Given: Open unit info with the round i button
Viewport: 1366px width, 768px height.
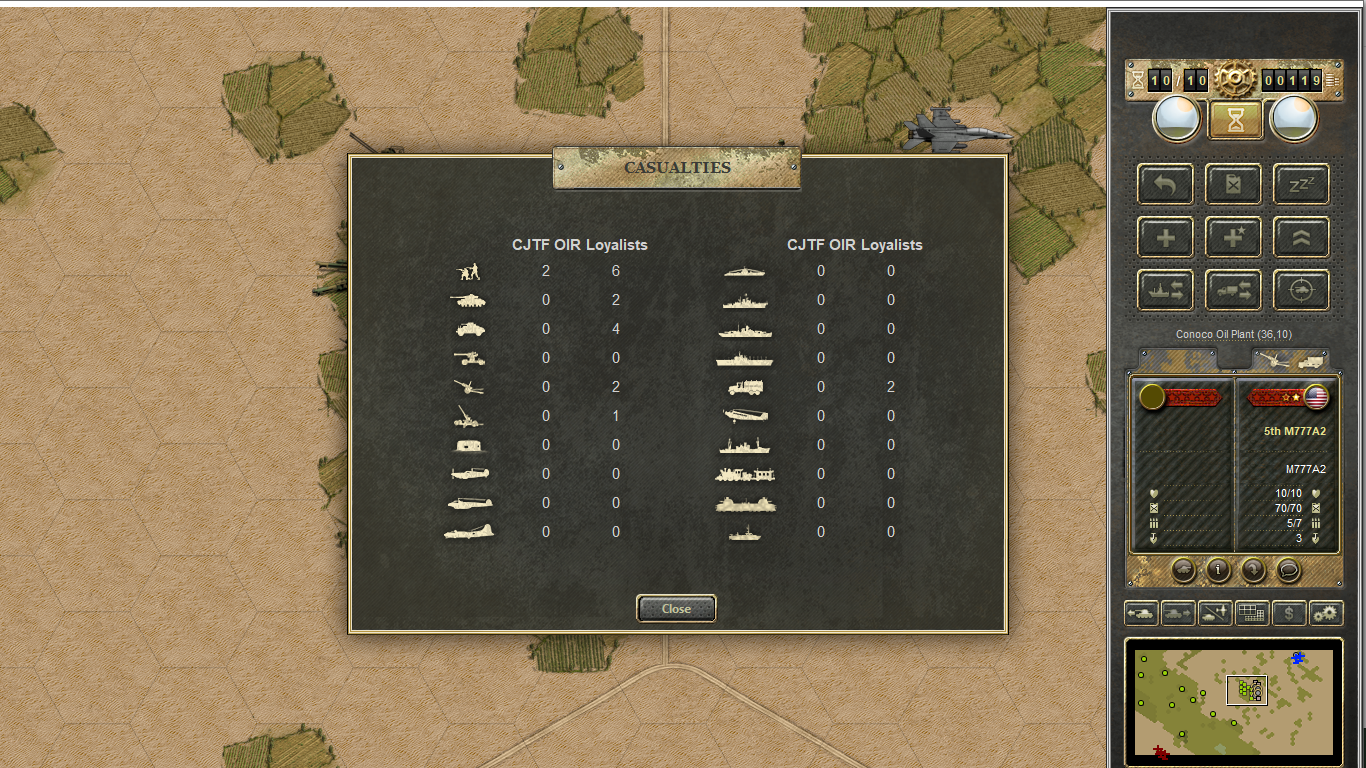Looking at the screenshot, I should [1218, 570].
